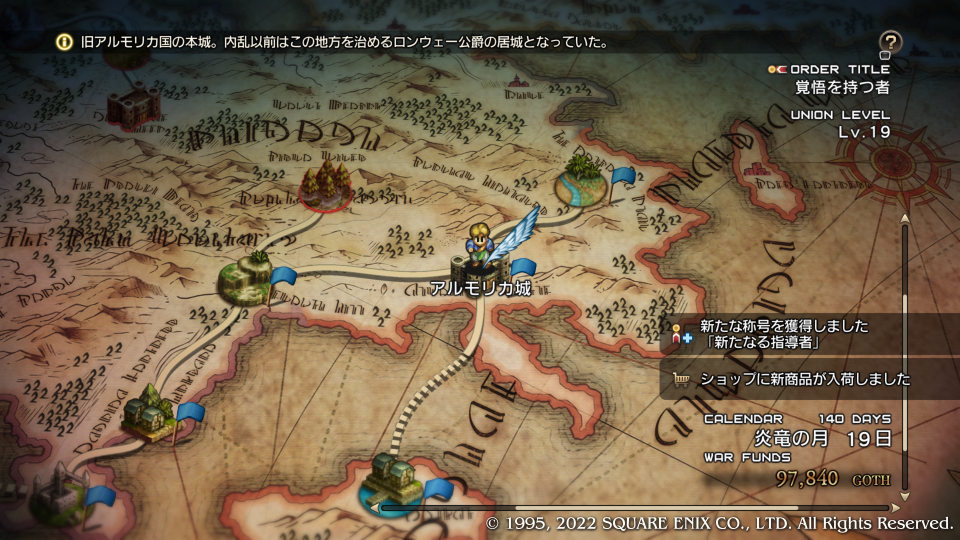Travel to the harbor town on teal water
The height and width of the screenshot is (540, 960).
point(392,478)
